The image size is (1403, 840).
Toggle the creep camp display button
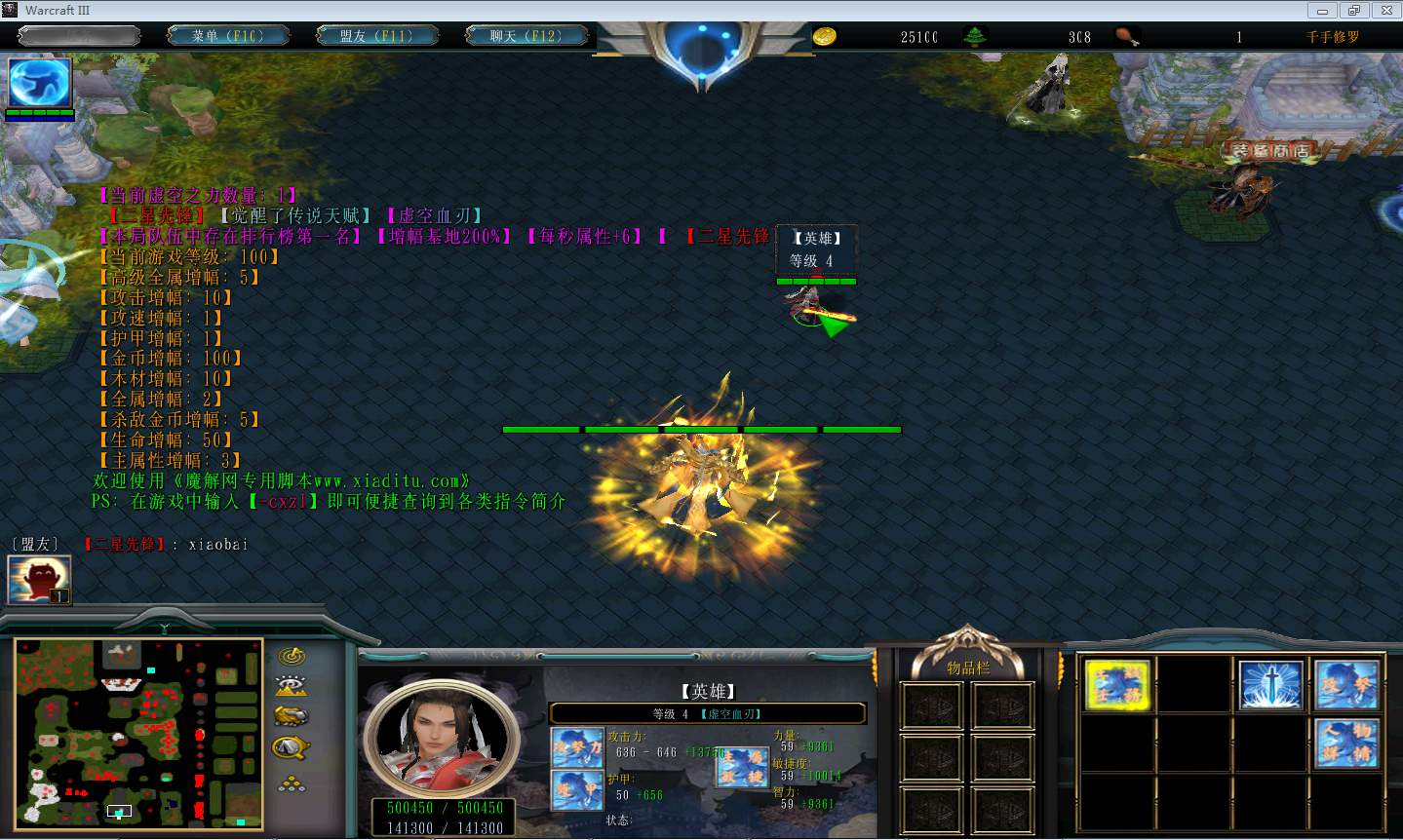point(291,747)
